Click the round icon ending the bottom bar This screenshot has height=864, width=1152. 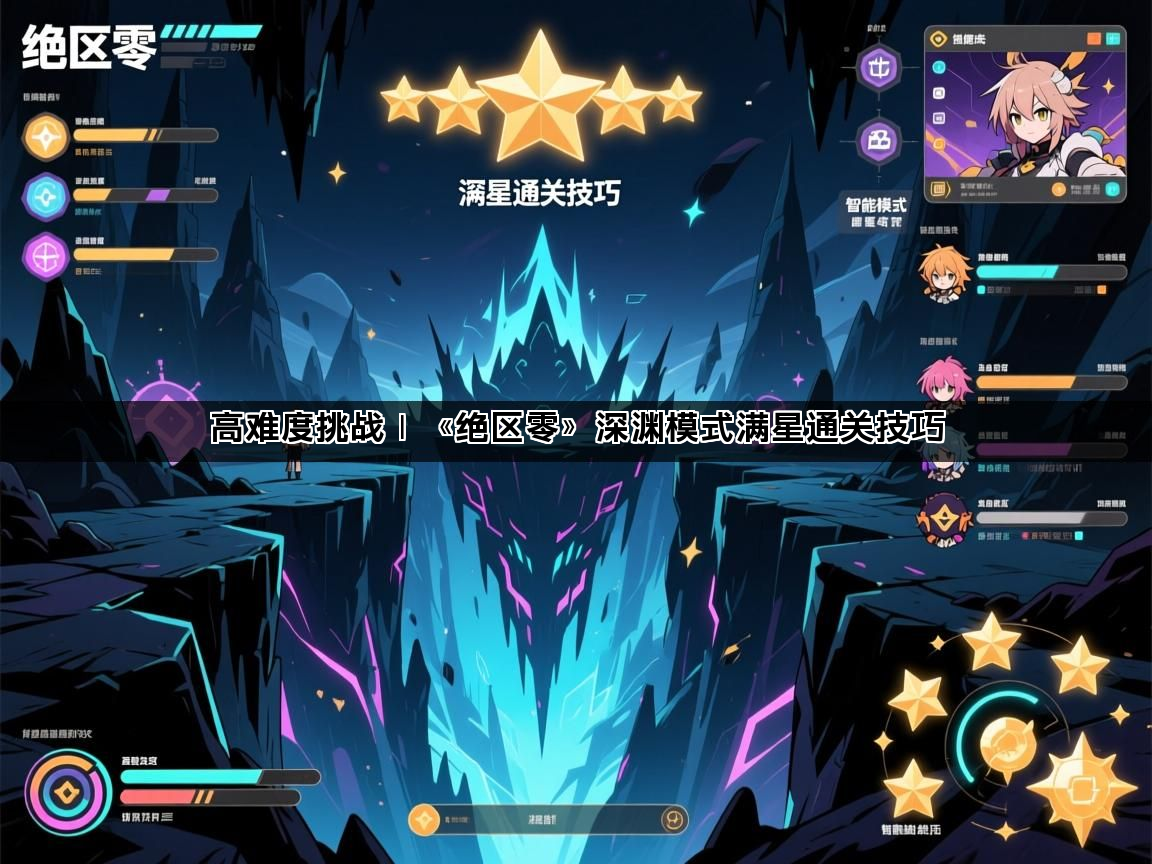pos(674,820)
